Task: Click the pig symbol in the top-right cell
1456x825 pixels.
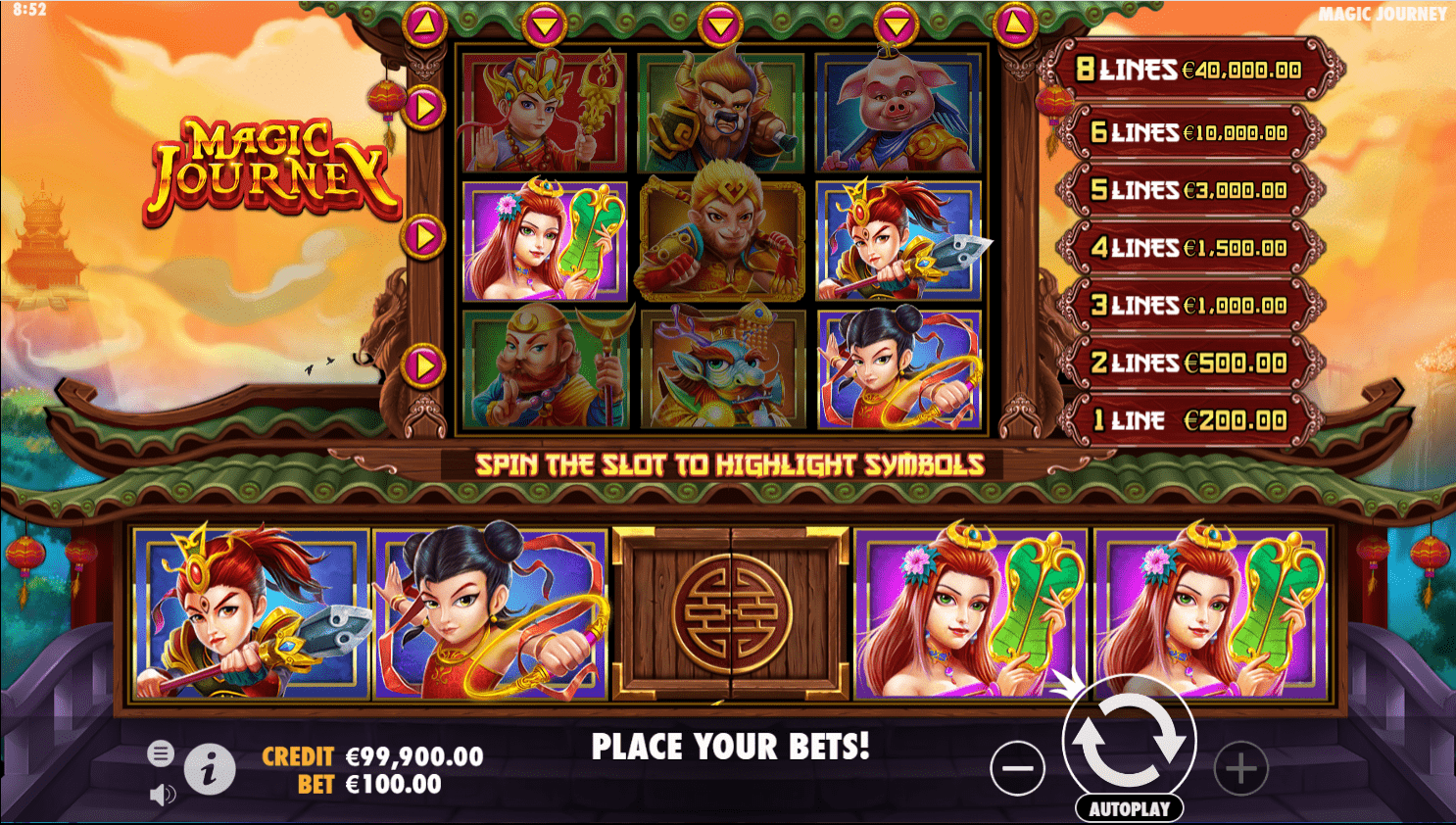Action: [895, 112]
